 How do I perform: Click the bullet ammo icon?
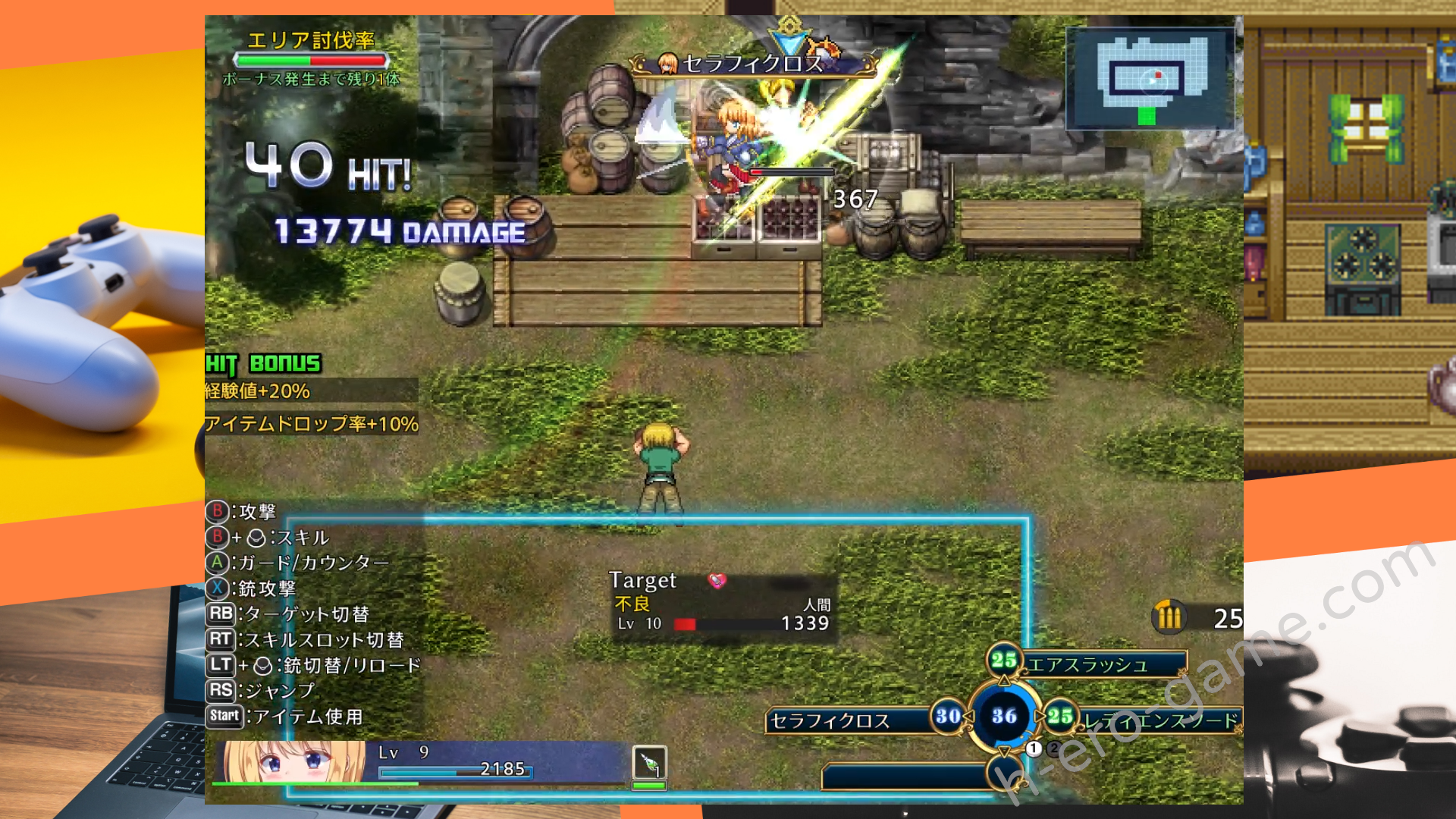tap(1169, 617)
